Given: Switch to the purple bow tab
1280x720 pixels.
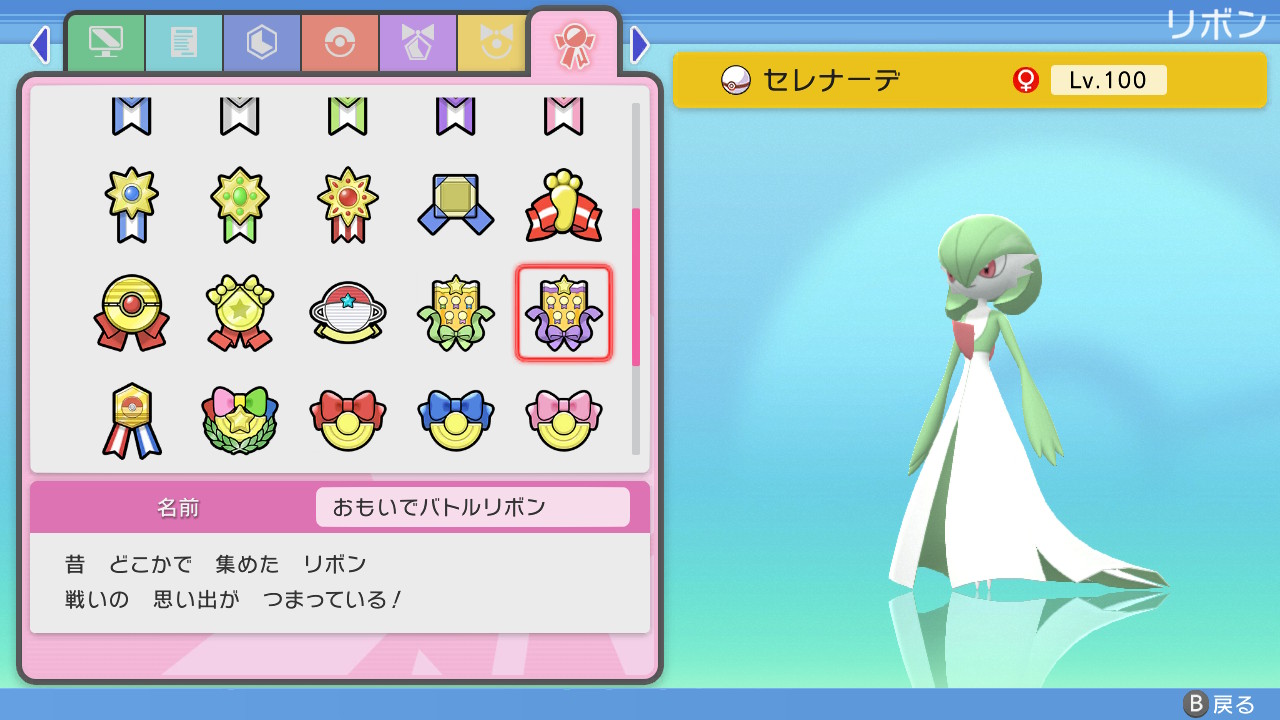Looking at the screenshot, I should (x=418, y=43).
